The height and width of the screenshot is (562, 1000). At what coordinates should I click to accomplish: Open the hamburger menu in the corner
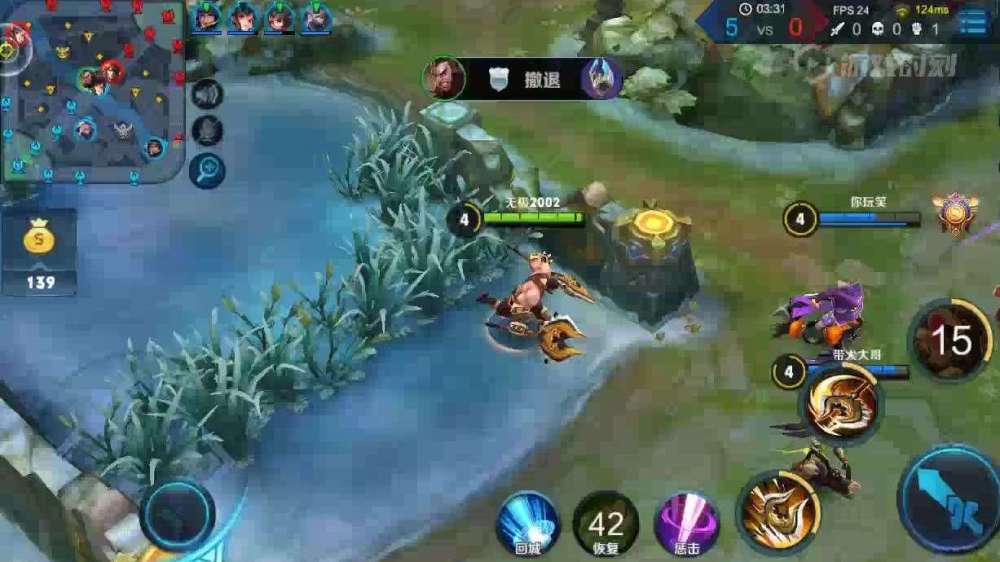tap(974, 23)
